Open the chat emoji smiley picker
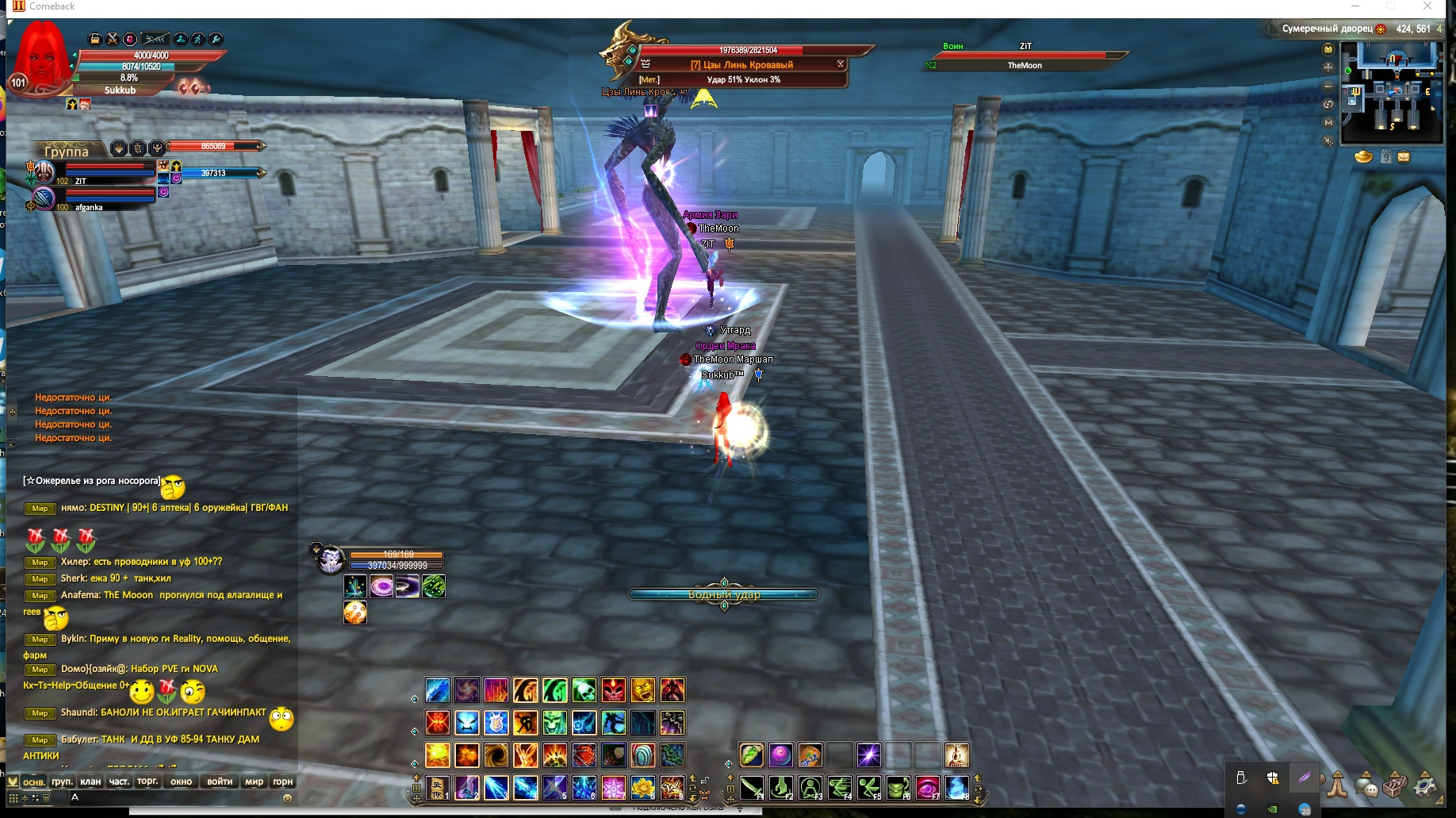This screenshot has height=818, width=1456. [287, 798]
